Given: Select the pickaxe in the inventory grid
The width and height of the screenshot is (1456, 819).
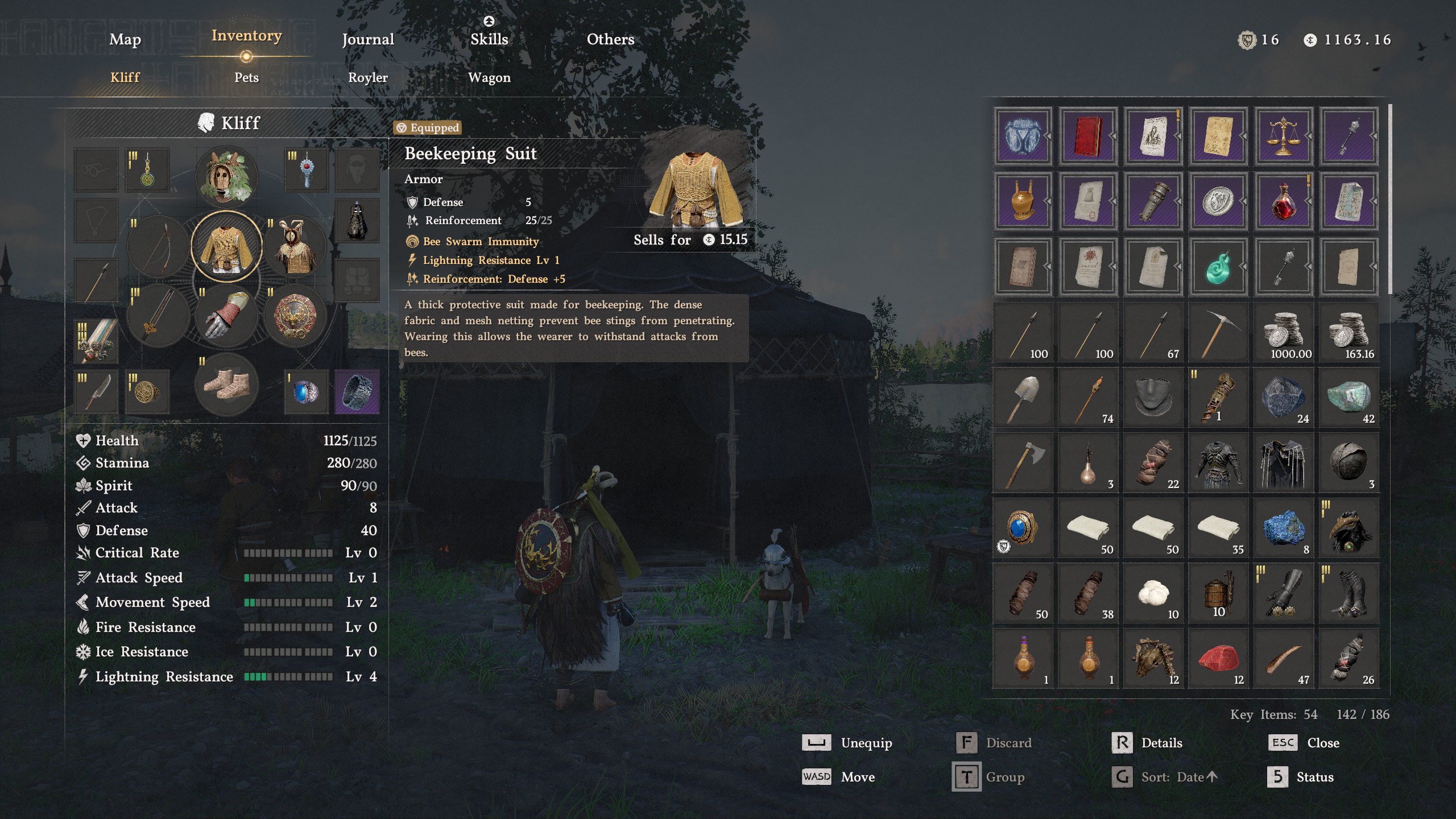Looking at the screenshot, I should click(x=1218, y=333).
